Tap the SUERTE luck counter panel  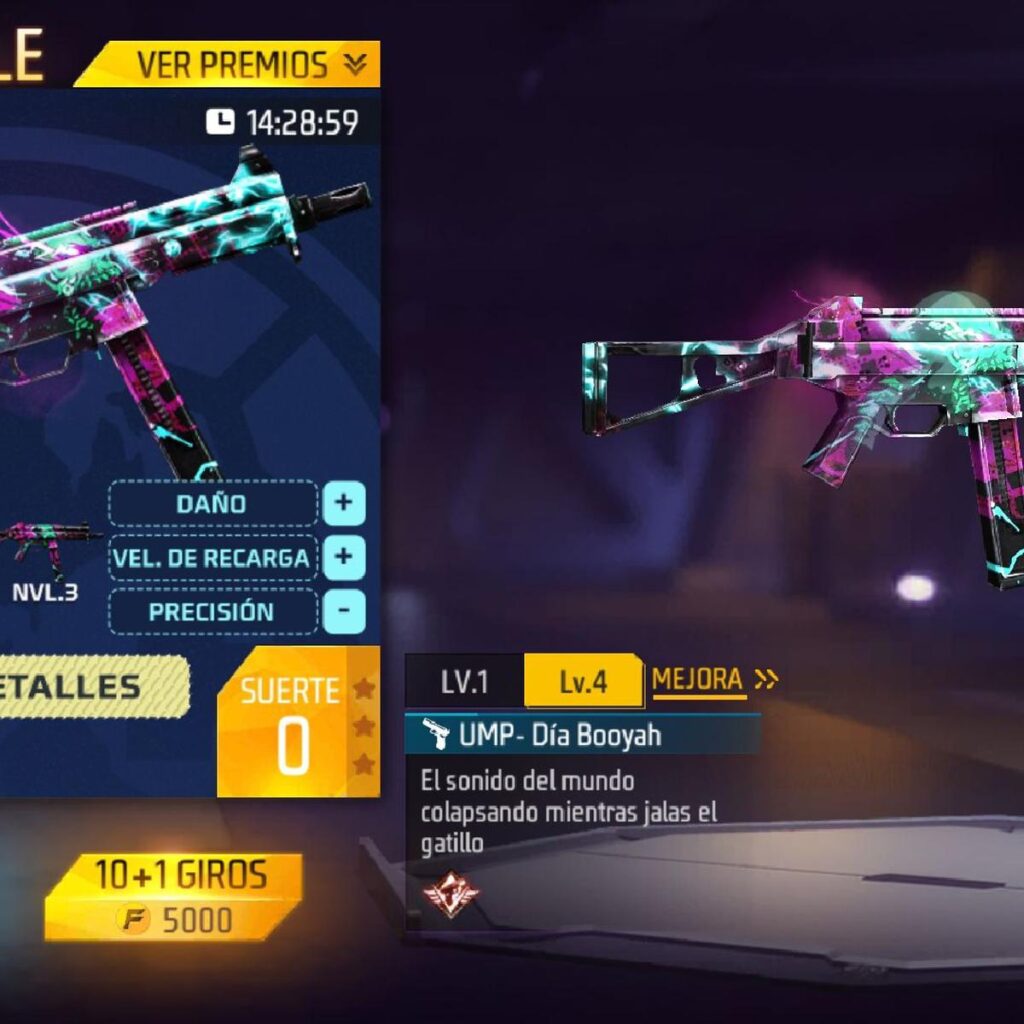coord(292,723)
